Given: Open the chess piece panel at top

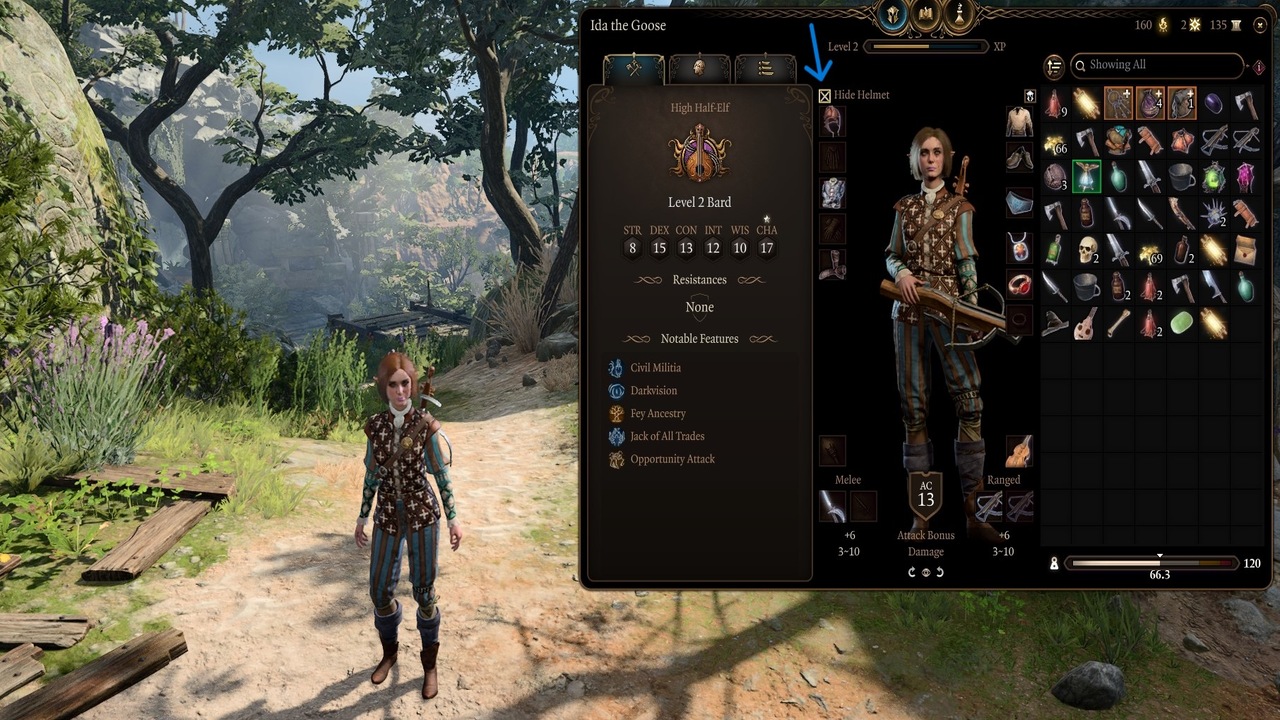Looking at the screenshot, I should pos(960,15).
